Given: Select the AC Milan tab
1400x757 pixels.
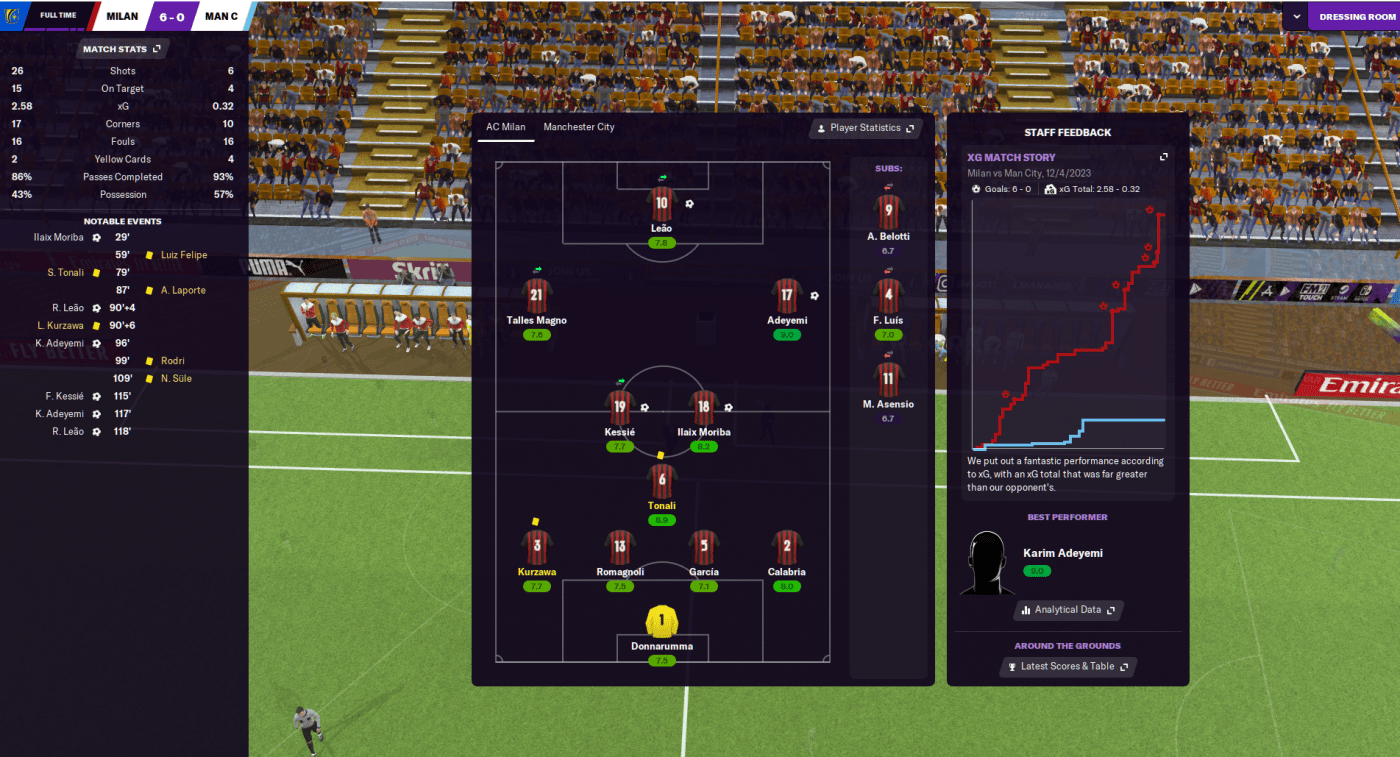Looking at the screenshot, I should pyautogui.click(x=505, y=127).
